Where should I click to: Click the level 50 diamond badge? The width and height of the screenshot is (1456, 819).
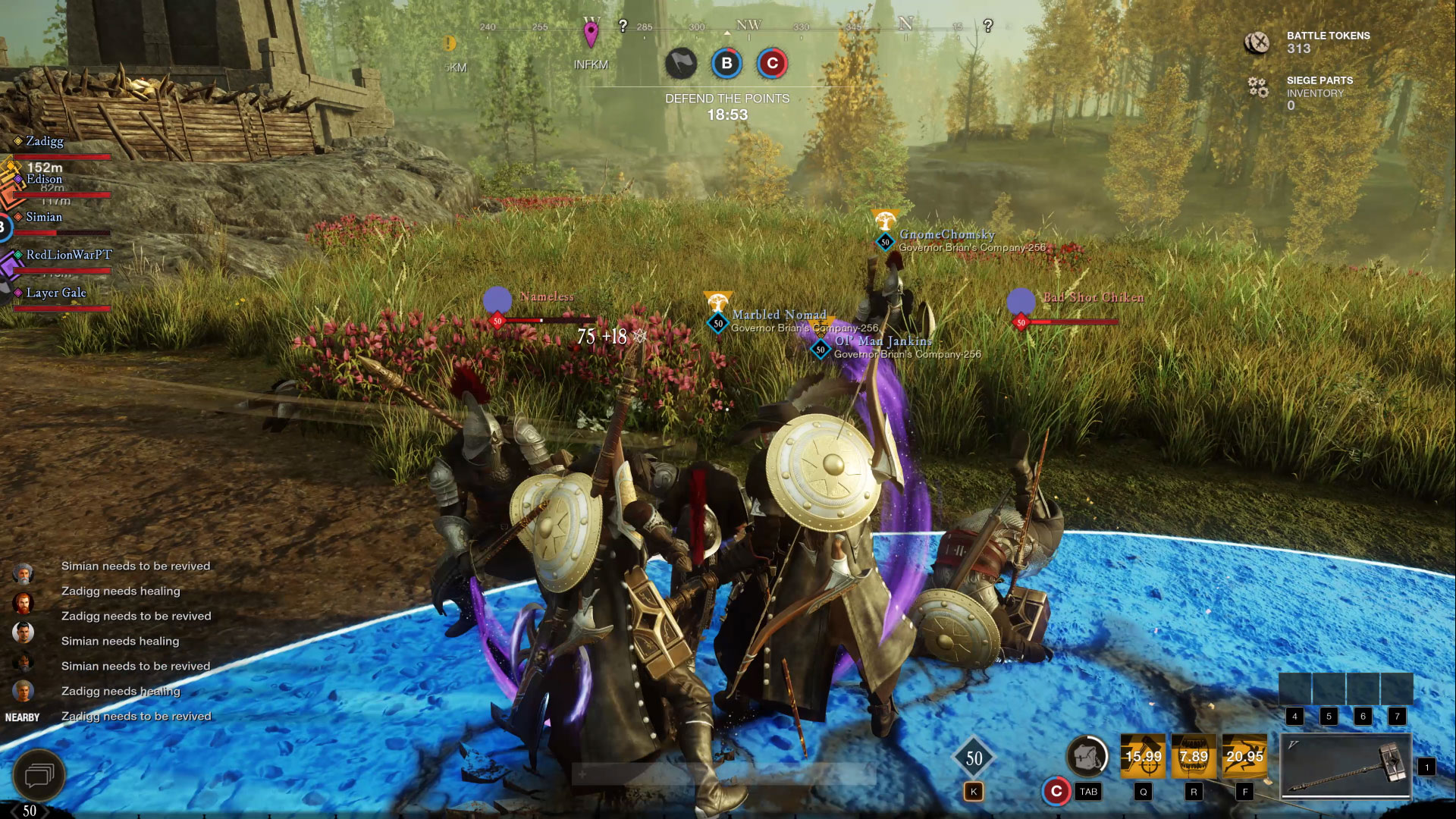click(974, 758)
